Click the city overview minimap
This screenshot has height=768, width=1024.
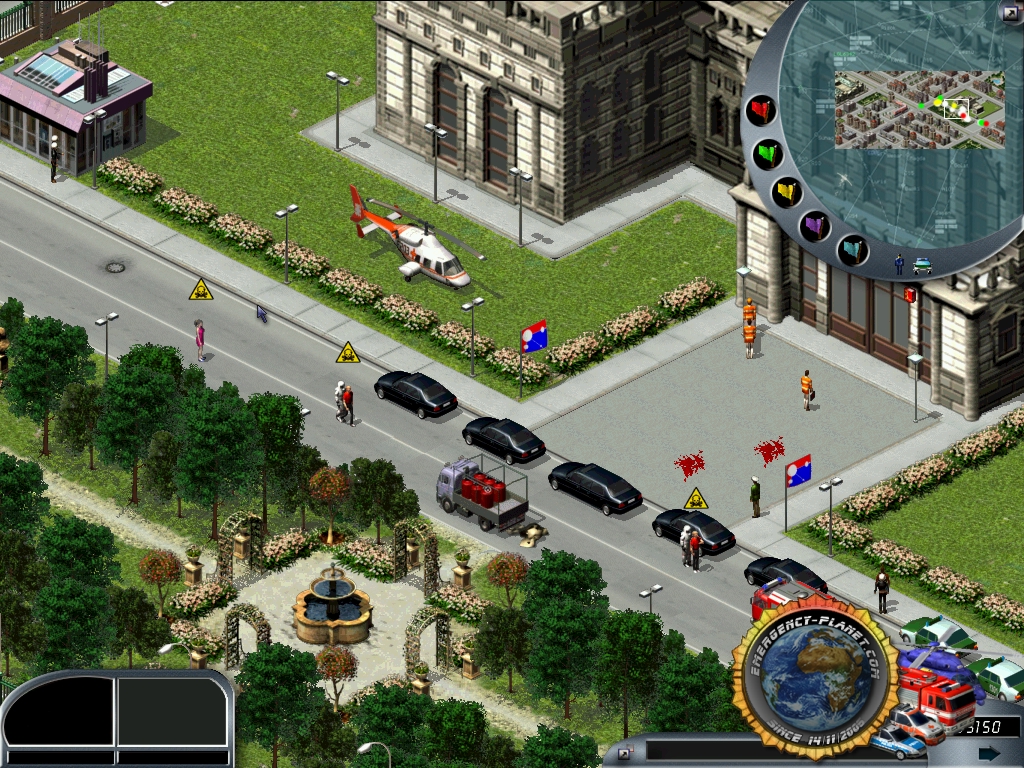coord(918,109)
